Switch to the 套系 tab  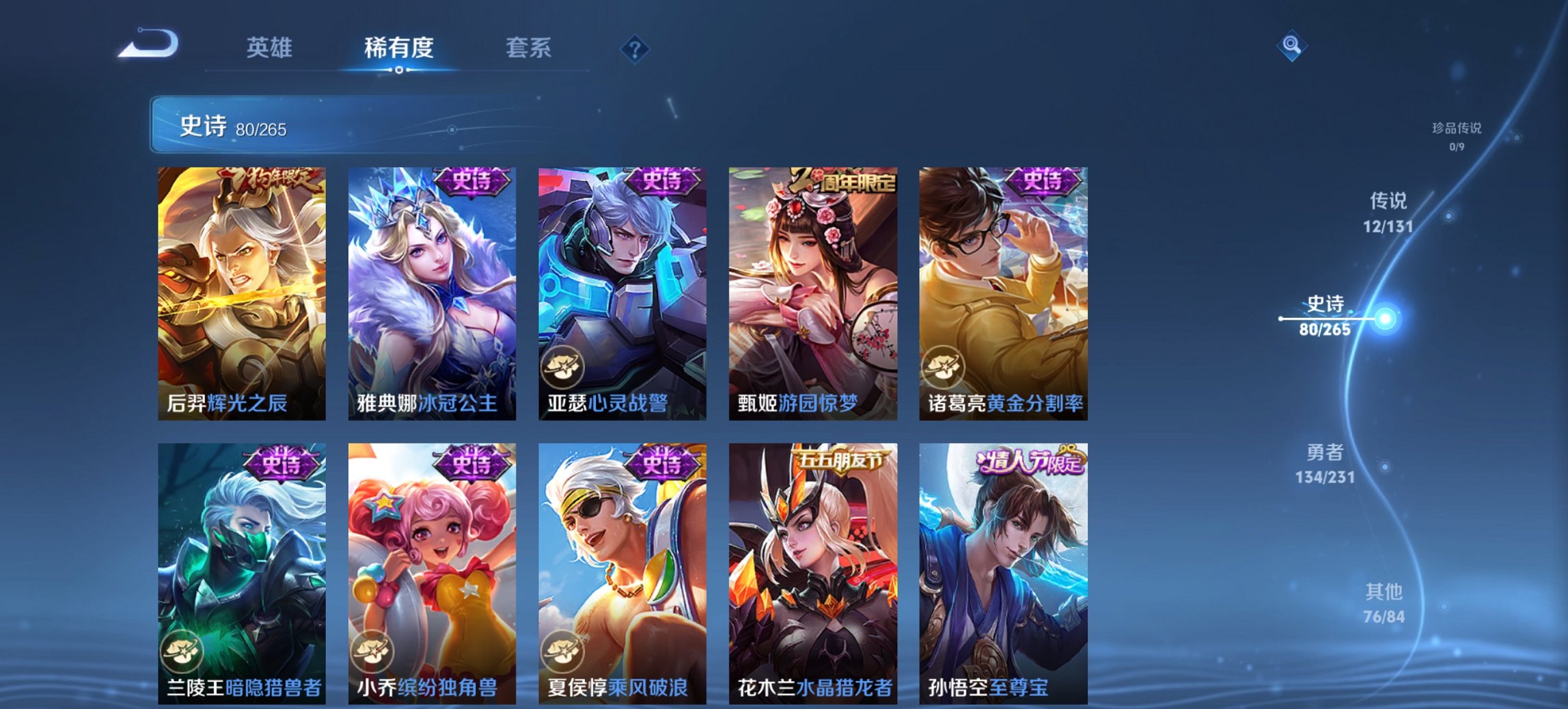528,48
